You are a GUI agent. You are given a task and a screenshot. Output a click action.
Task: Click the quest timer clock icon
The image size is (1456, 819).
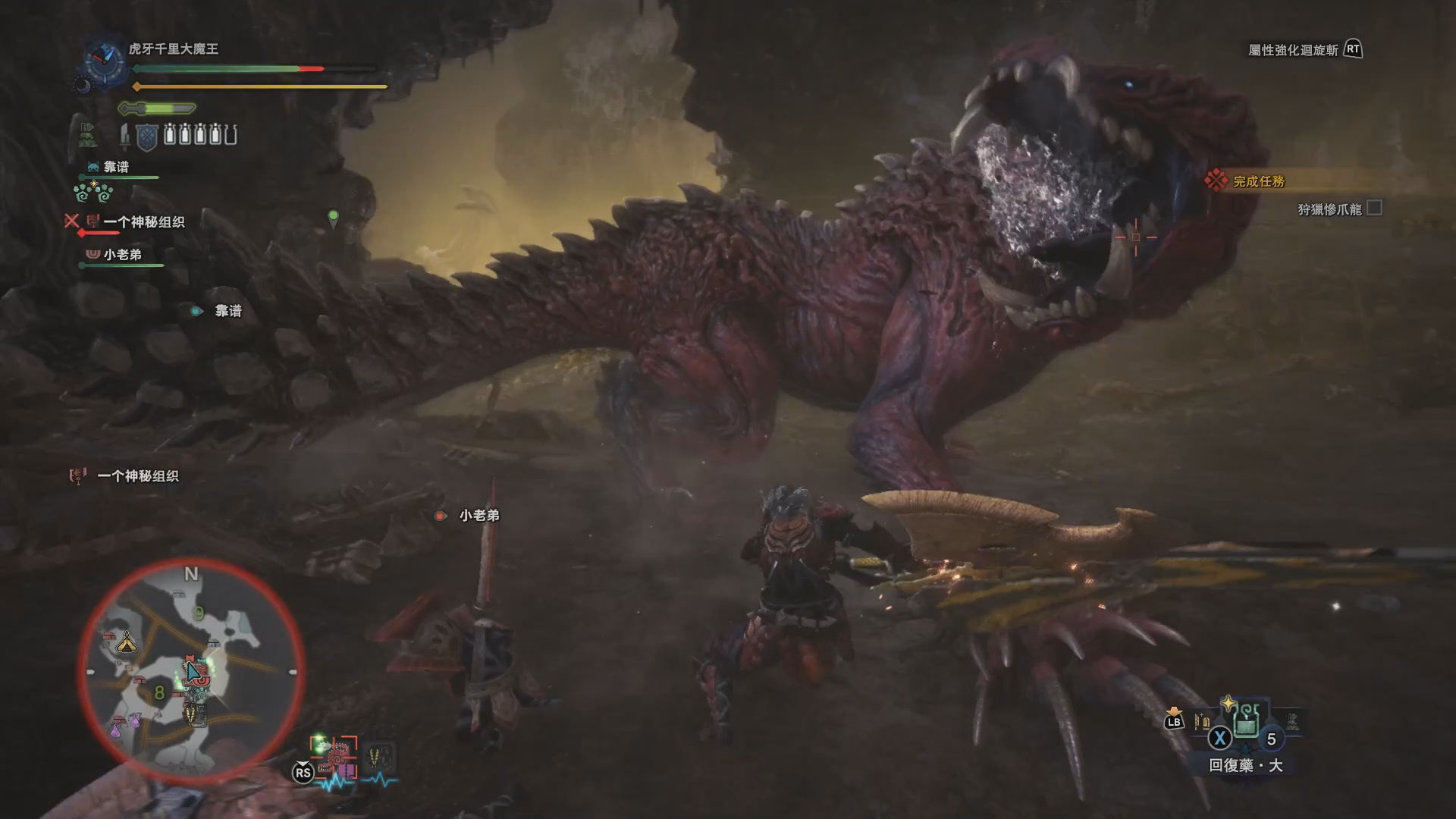105,61
